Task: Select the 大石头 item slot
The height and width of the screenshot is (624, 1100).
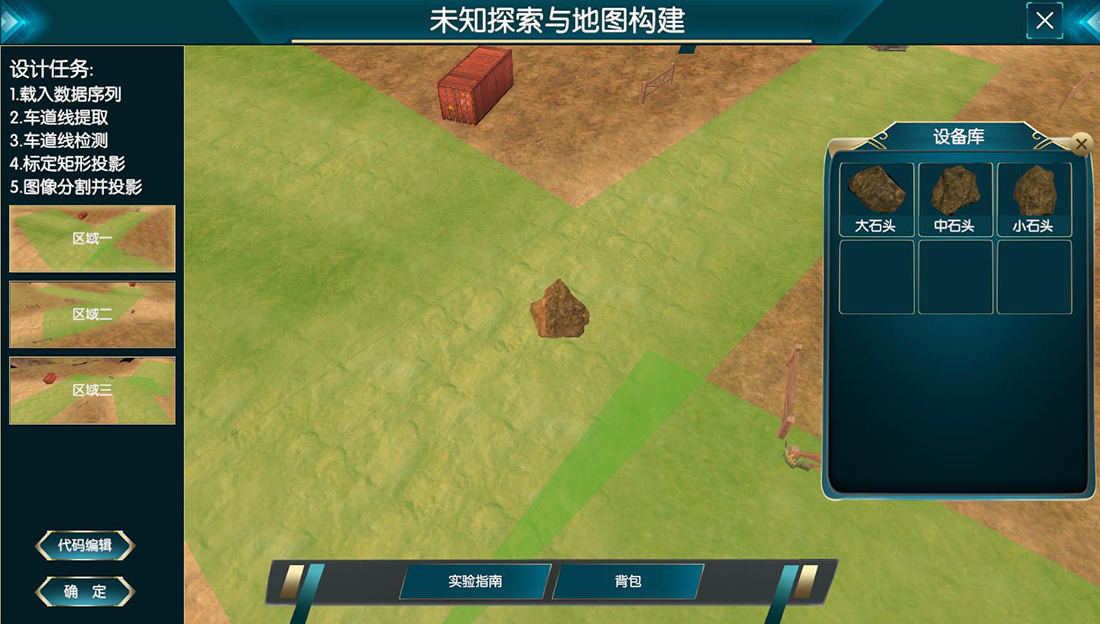Action: pyautogui.click(x=876, y=199)
